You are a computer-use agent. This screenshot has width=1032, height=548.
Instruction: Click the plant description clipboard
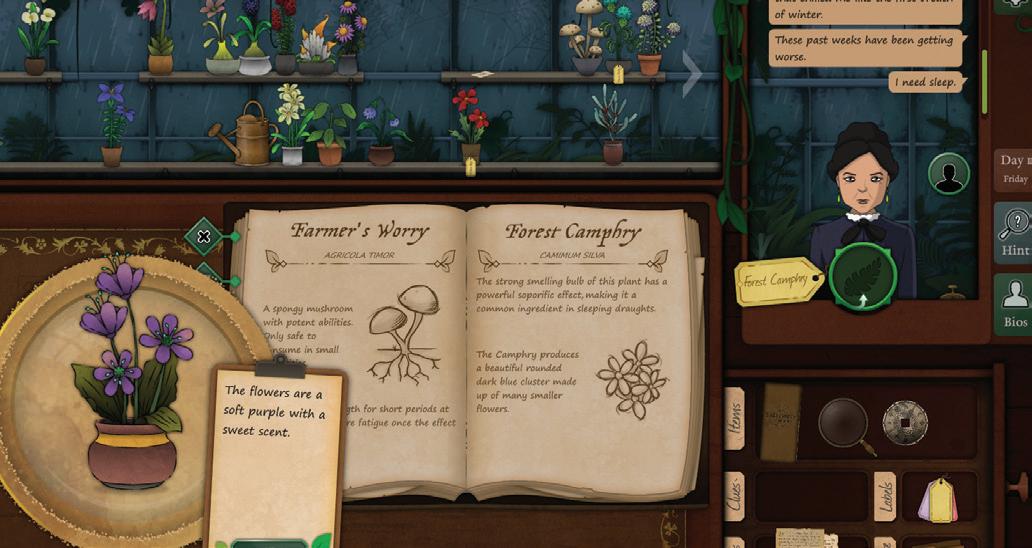275,440
